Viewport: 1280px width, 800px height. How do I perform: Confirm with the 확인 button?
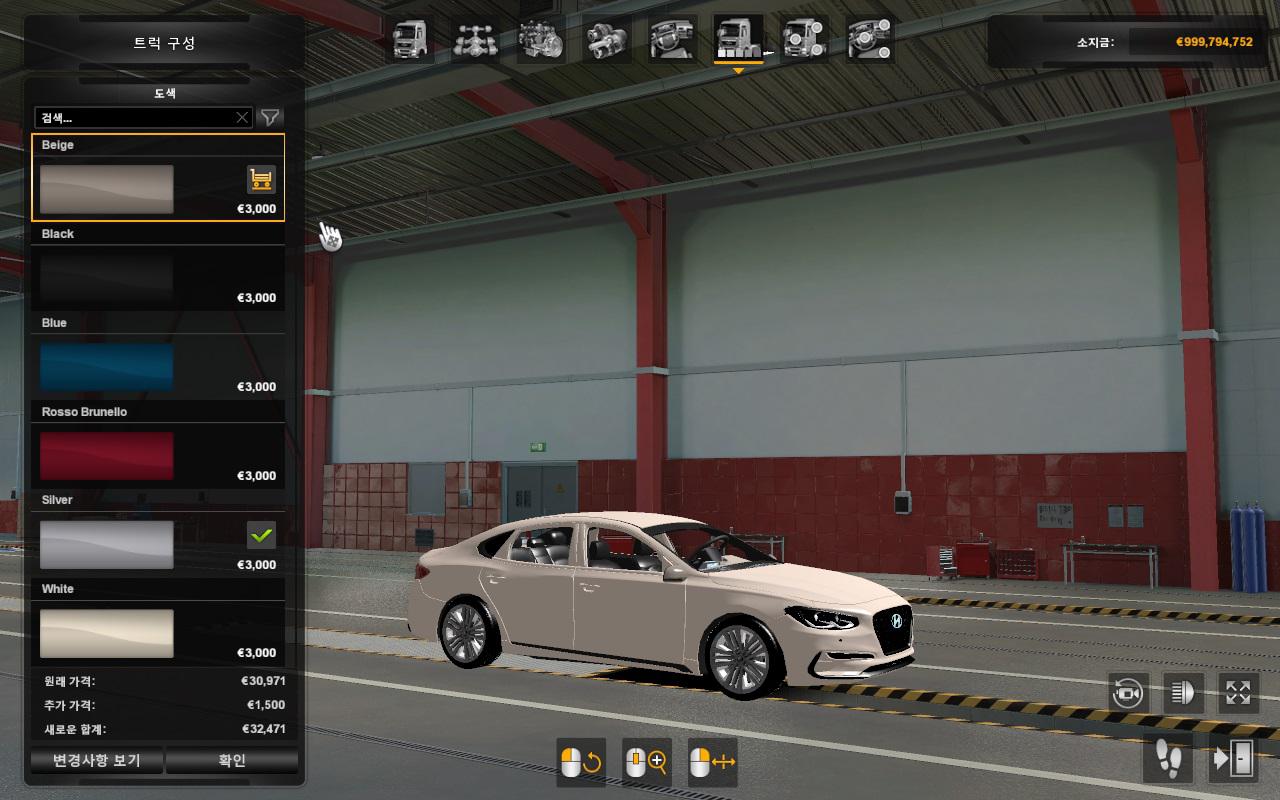232,761
